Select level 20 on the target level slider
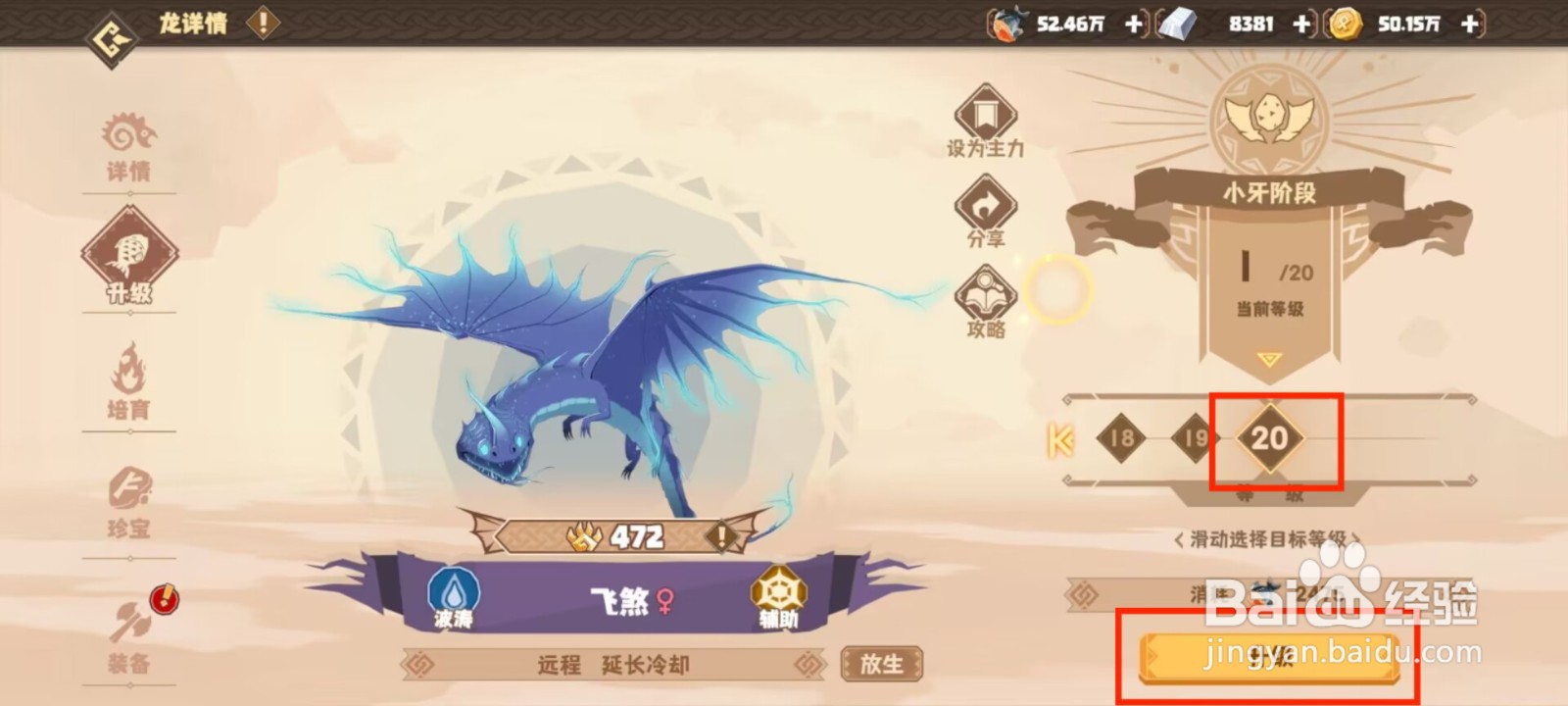Image resolution: width=1568 pixels, height=706 pixels. [1271, 440]
